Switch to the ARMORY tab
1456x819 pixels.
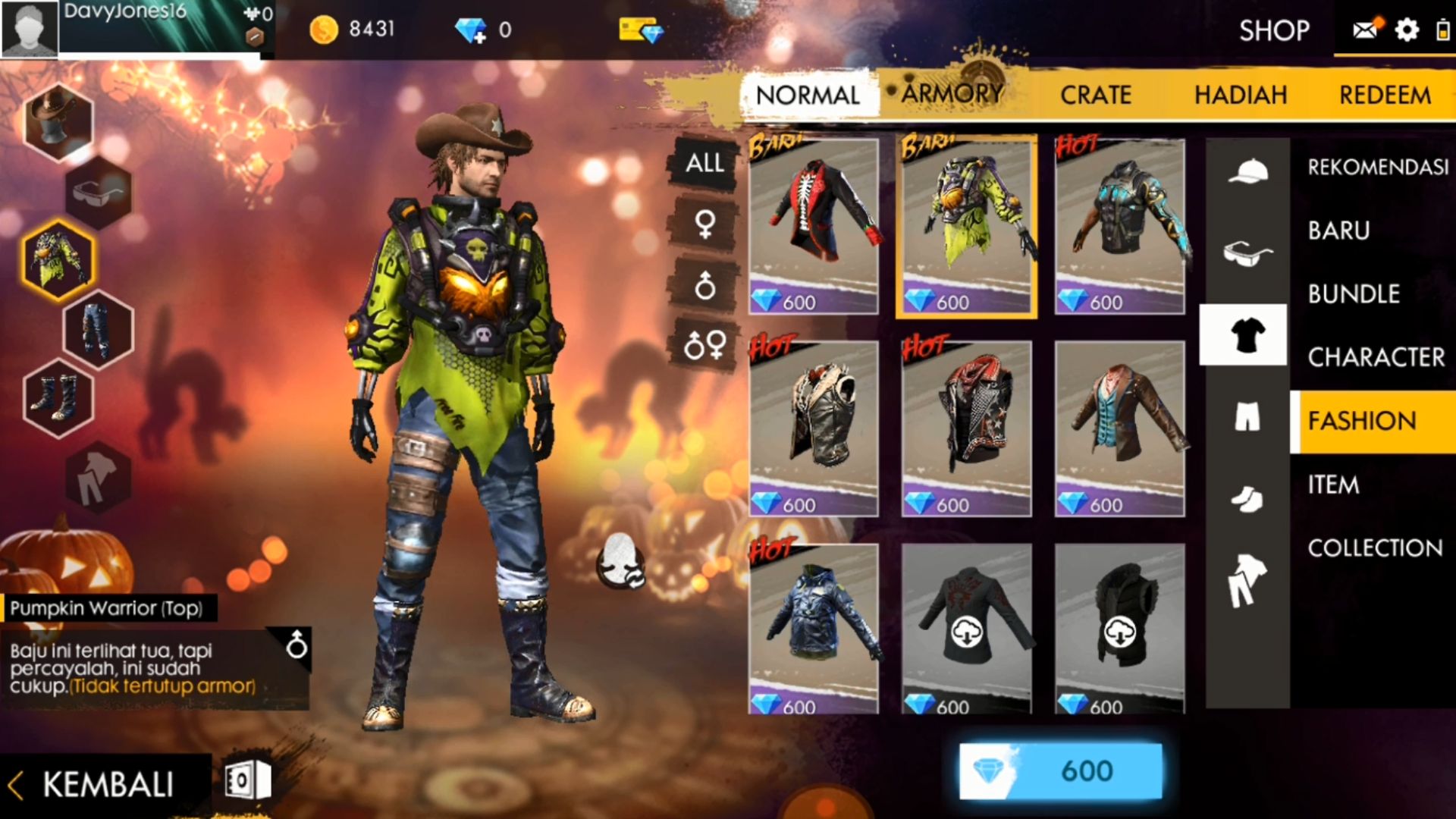(x=952, y=94)
